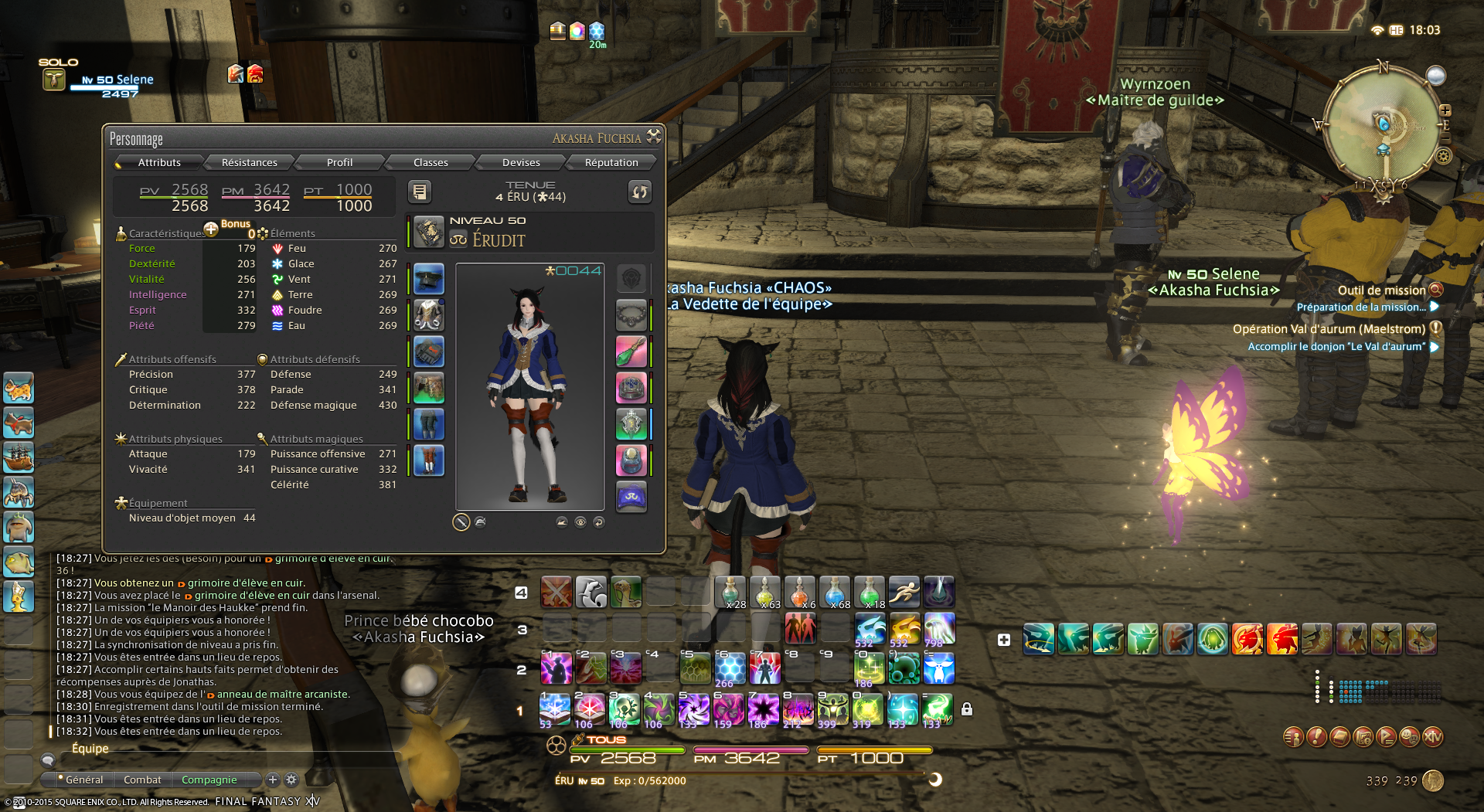The width and height of the screenshot is (1484, 812).
Task: Switch to the Résistances tab
Action: 249,162
